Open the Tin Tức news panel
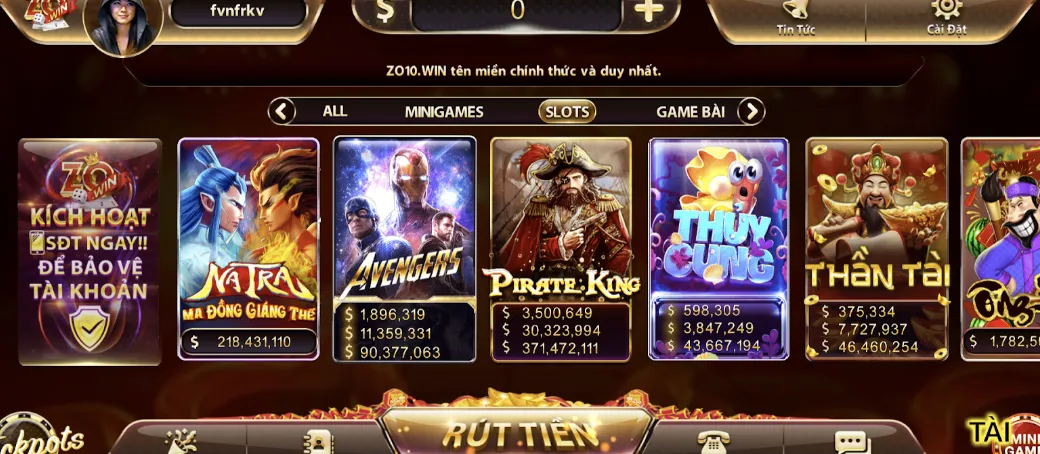Viewport: 1040px width, 454px height. coord(795,16)
